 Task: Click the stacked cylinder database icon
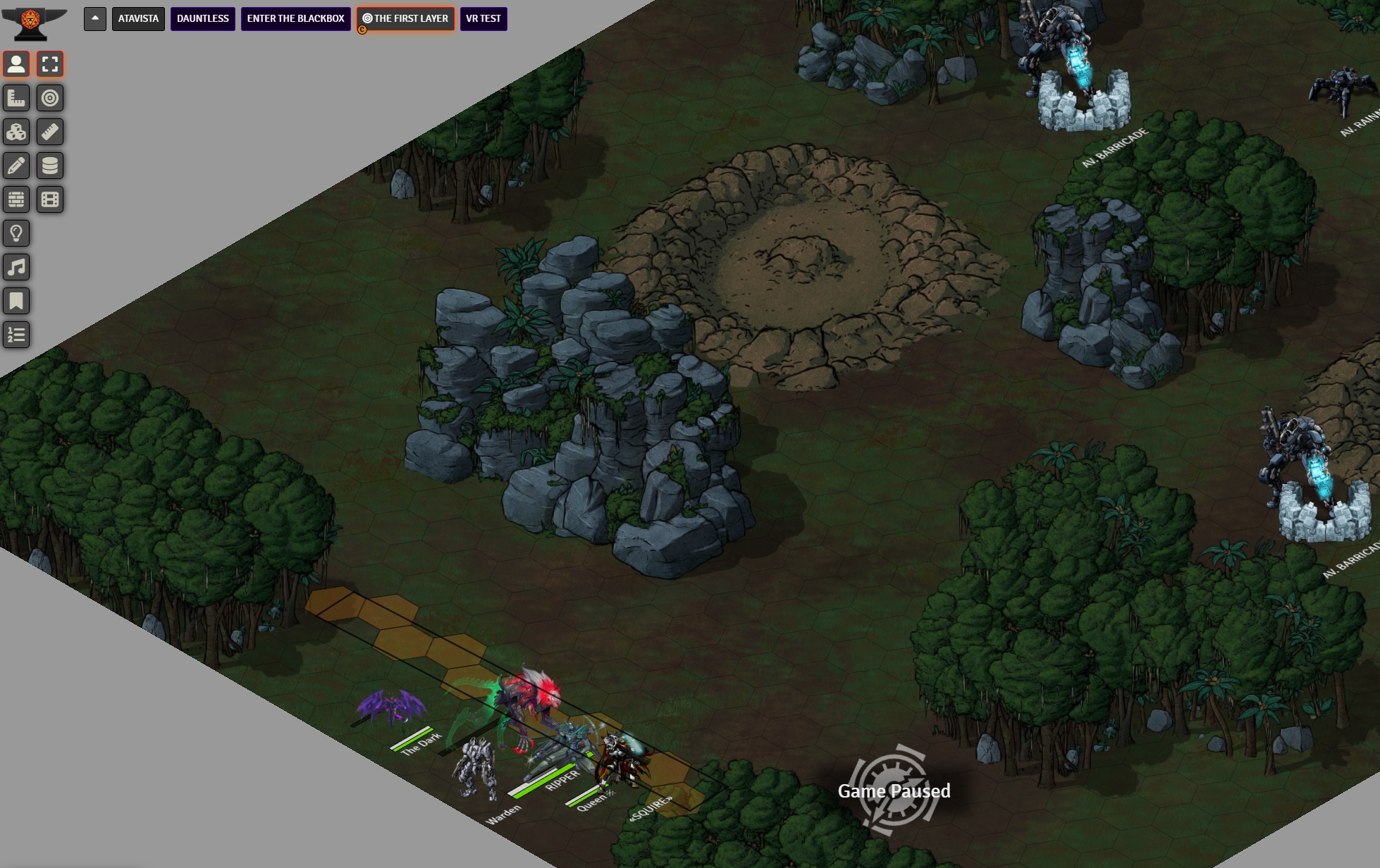click(50, 166)
